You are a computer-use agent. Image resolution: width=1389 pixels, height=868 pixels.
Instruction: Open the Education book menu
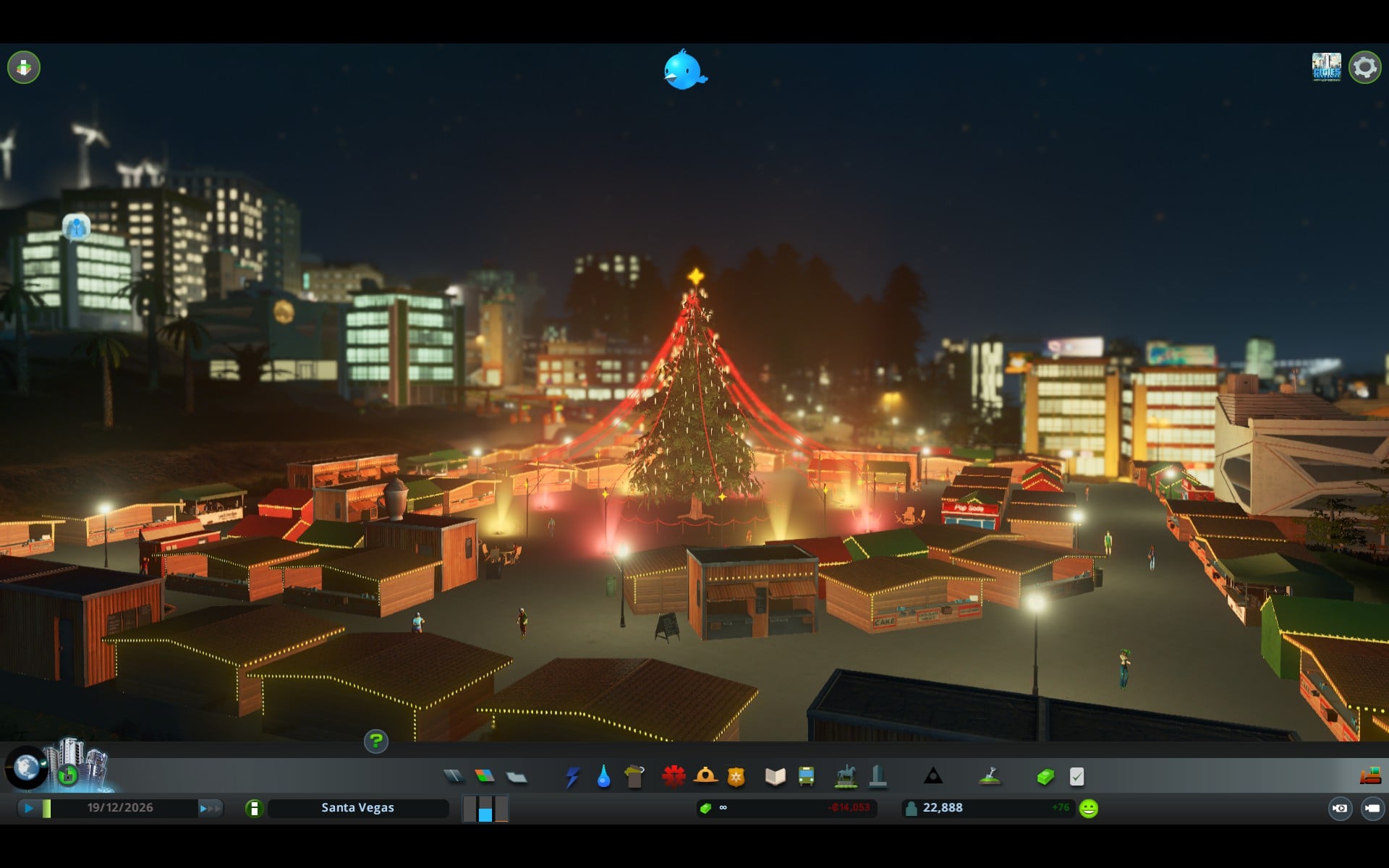click(x=775, y=777)
